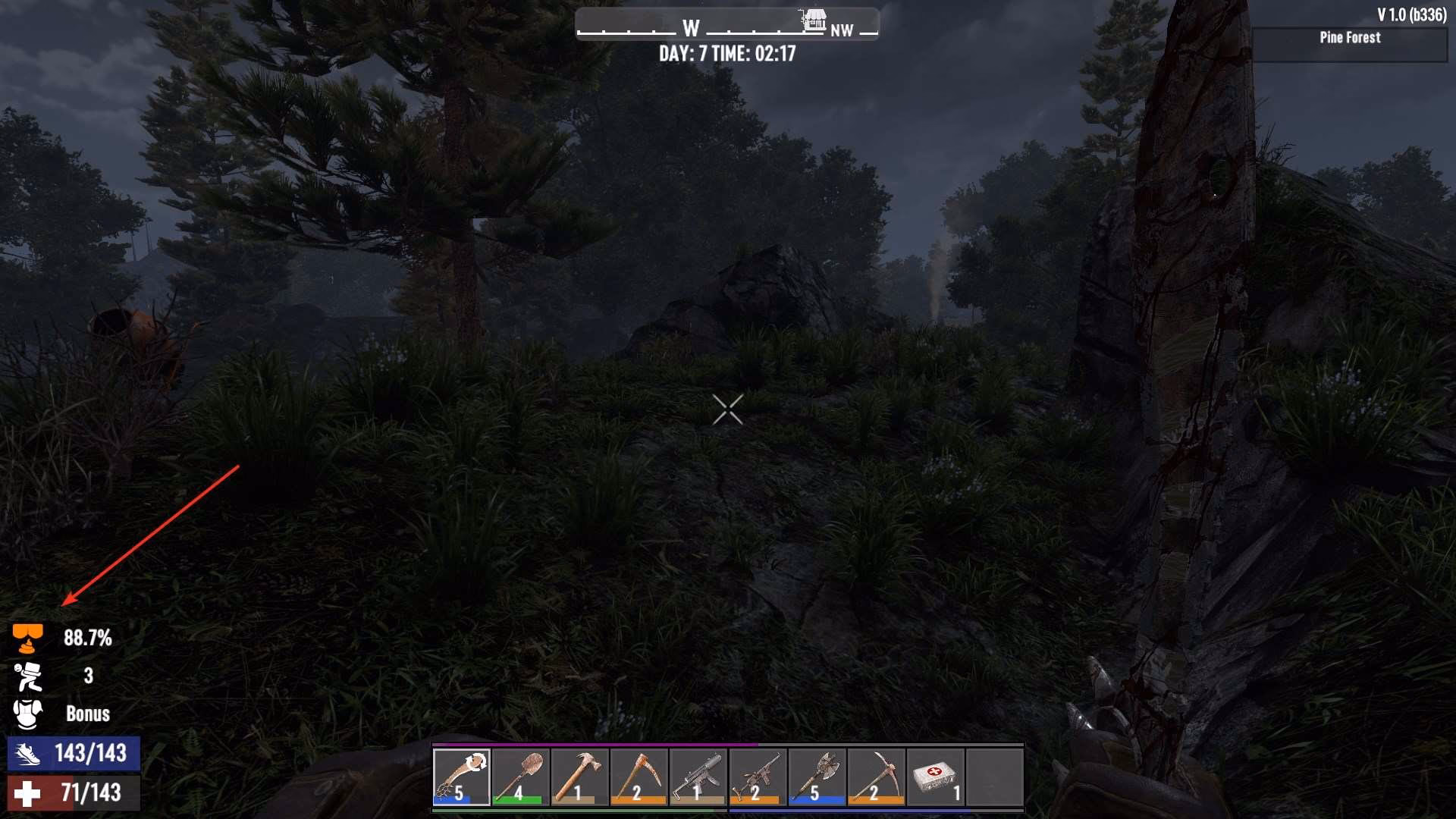The image size is (1456, 819).
Task: Check the armor Bonus buff icon
Action: point(27,714)
